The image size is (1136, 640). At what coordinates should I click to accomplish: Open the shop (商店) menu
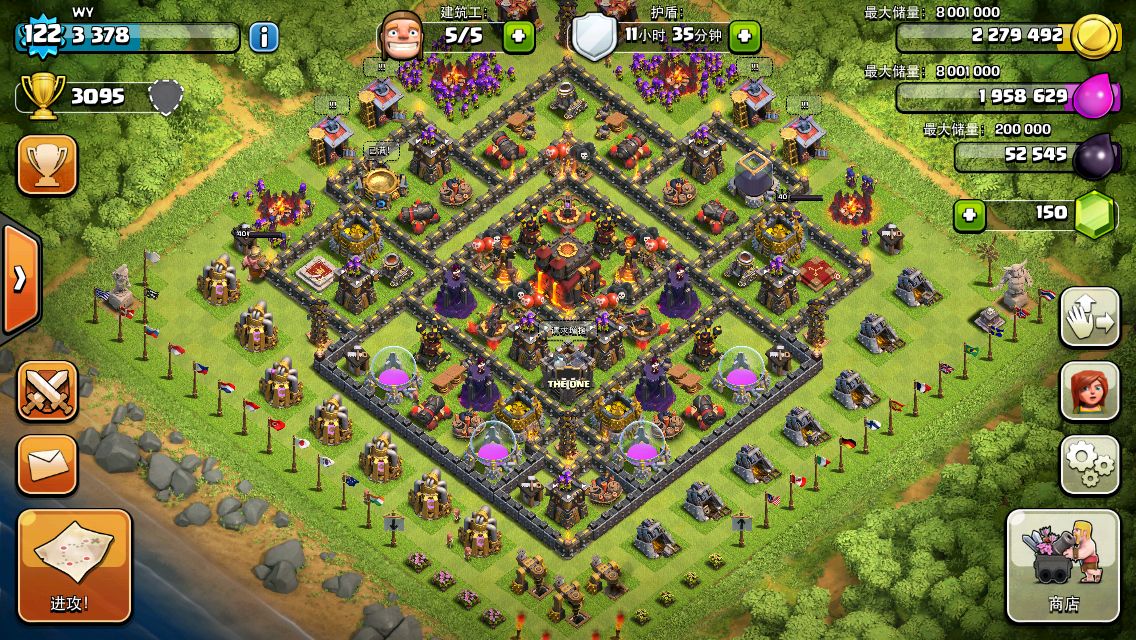(x=1063, y=566)
